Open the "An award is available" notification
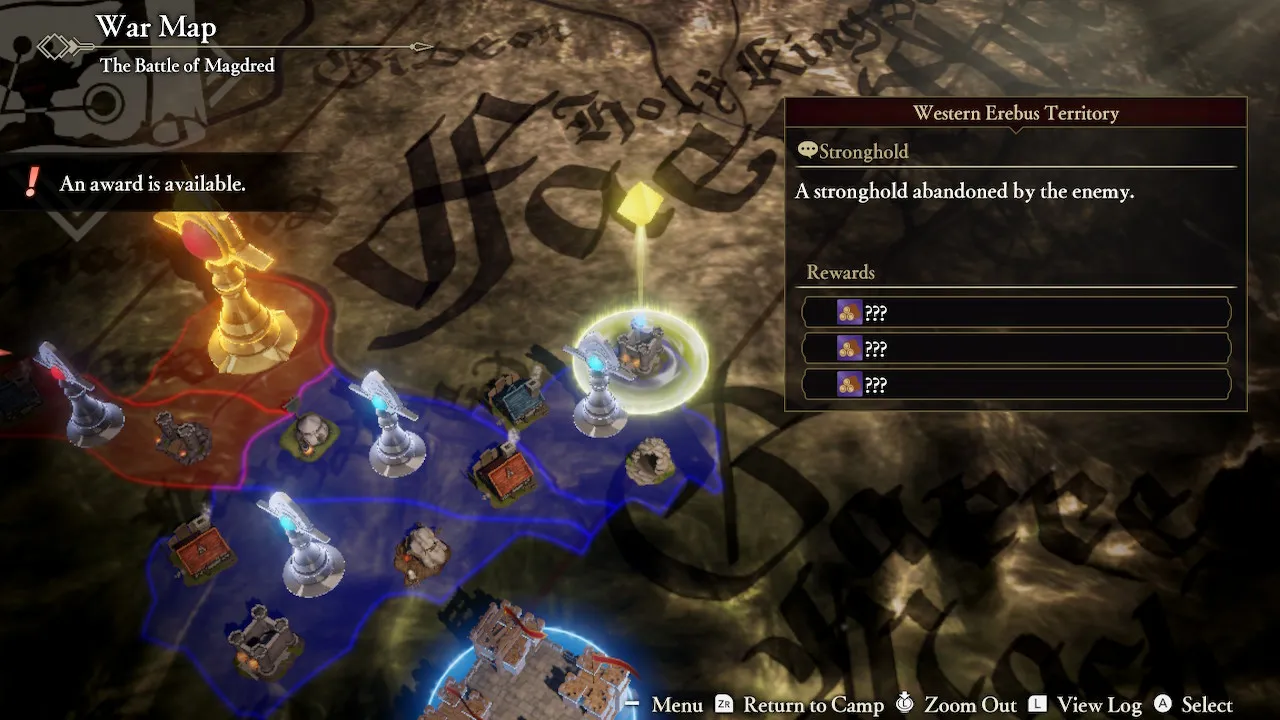 [x=152, y=183]
